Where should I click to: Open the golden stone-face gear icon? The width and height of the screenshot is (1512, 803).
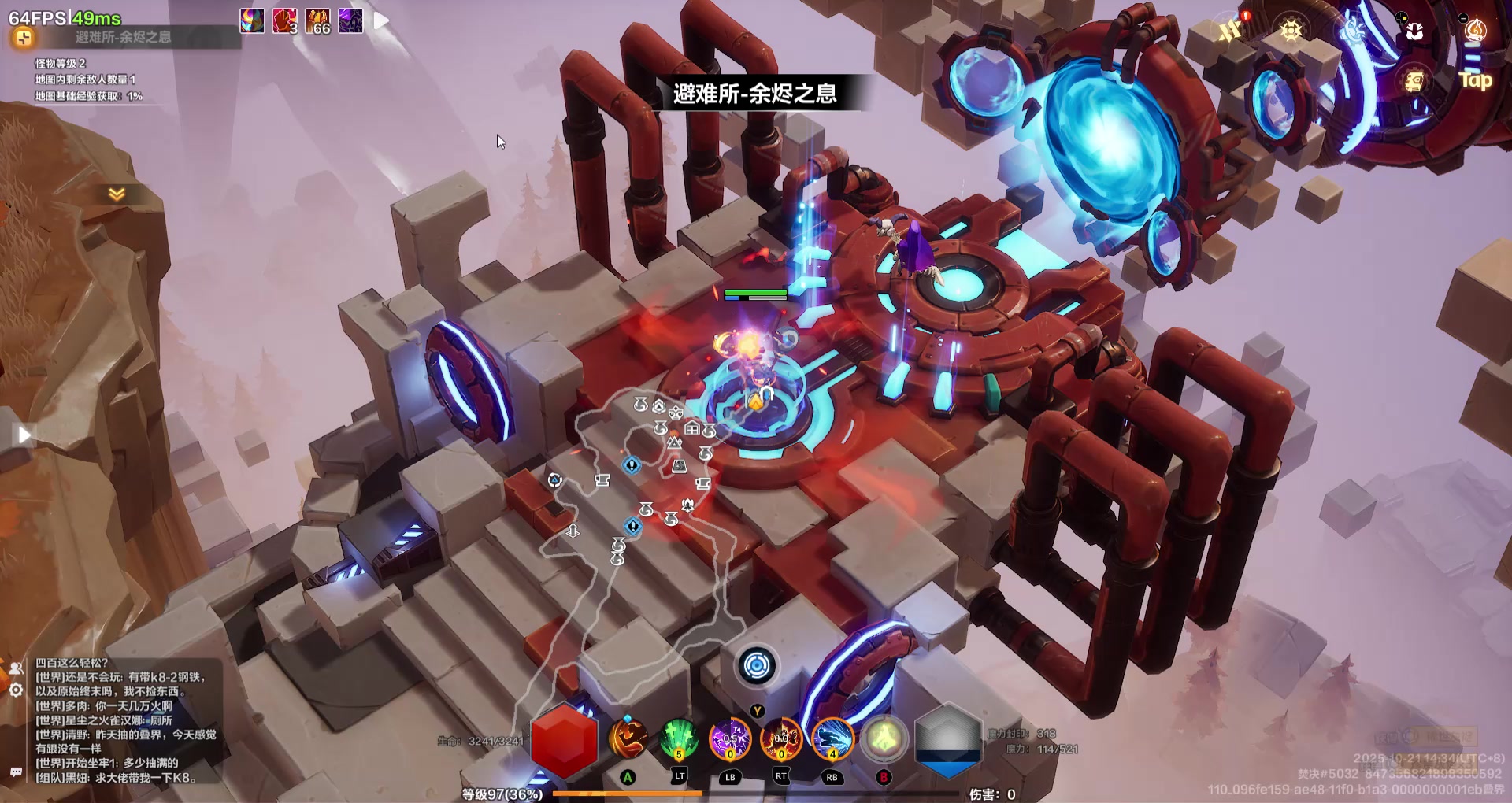pos(1414,80)
